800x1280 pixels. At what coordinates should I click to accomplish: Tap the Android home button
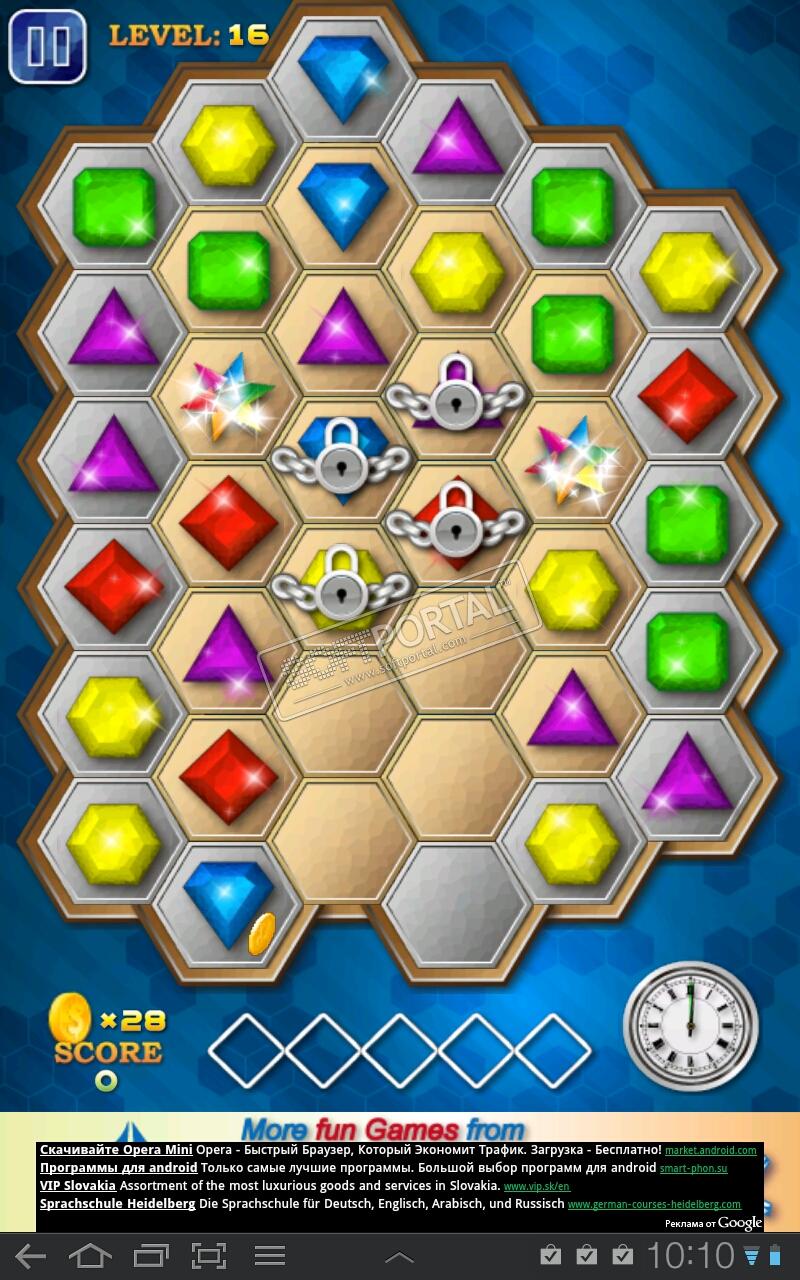pyautogui.click(x=90, y=1256)
